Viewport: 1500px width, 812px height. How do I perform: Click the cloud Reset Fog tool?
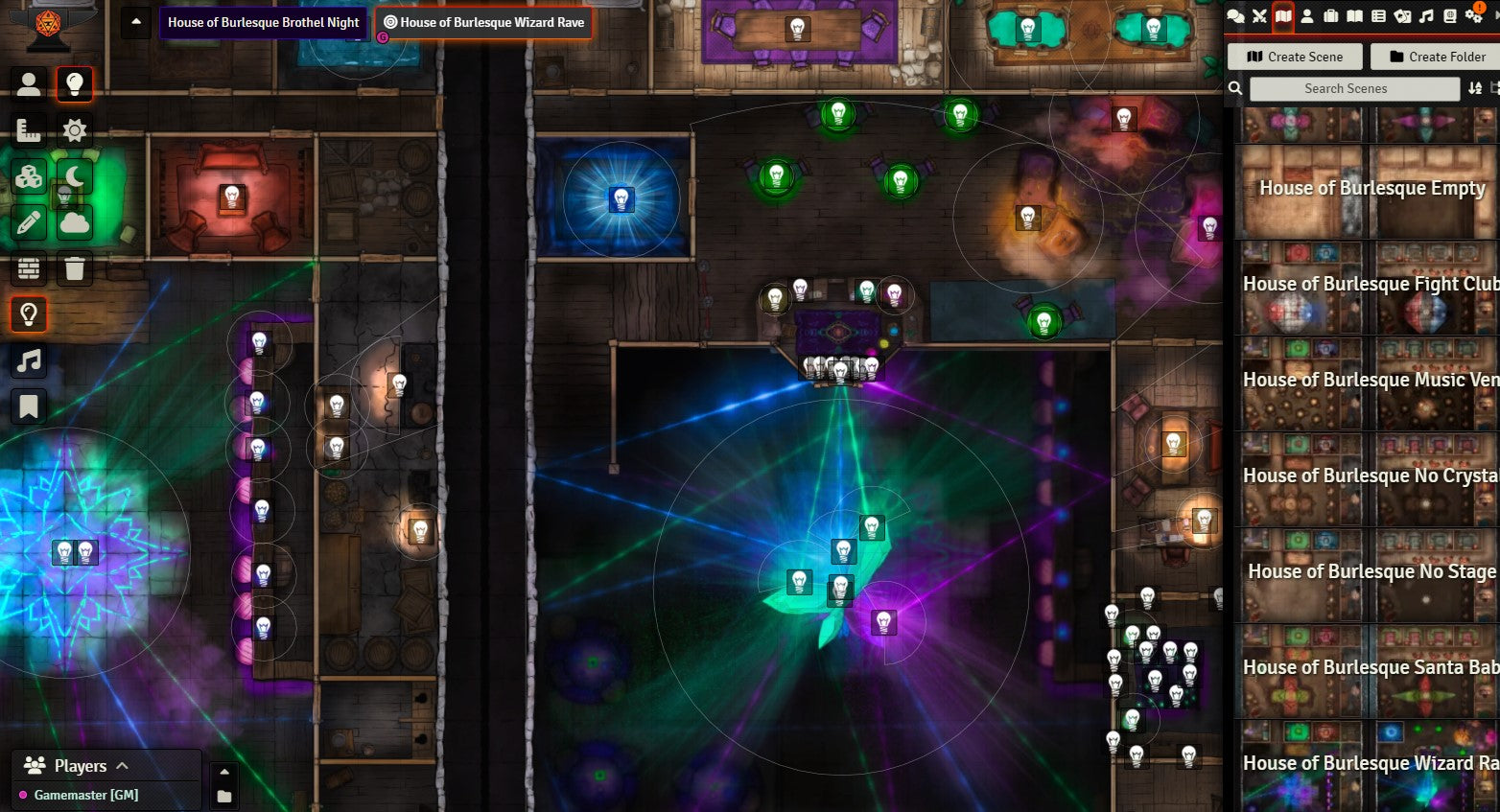click(x=75, y=222)
